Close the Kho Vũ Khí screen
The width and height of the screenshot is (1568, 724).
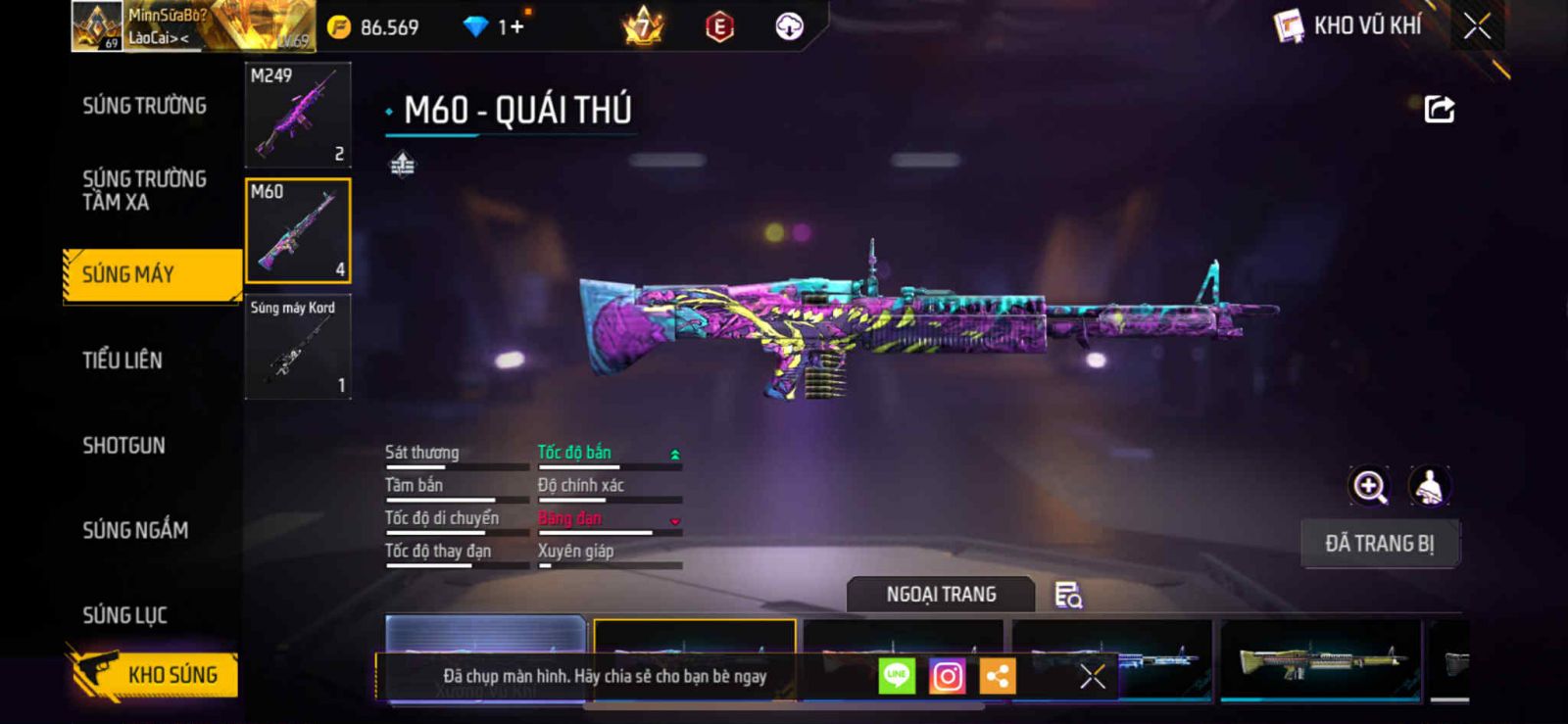tap(1477, 26)
